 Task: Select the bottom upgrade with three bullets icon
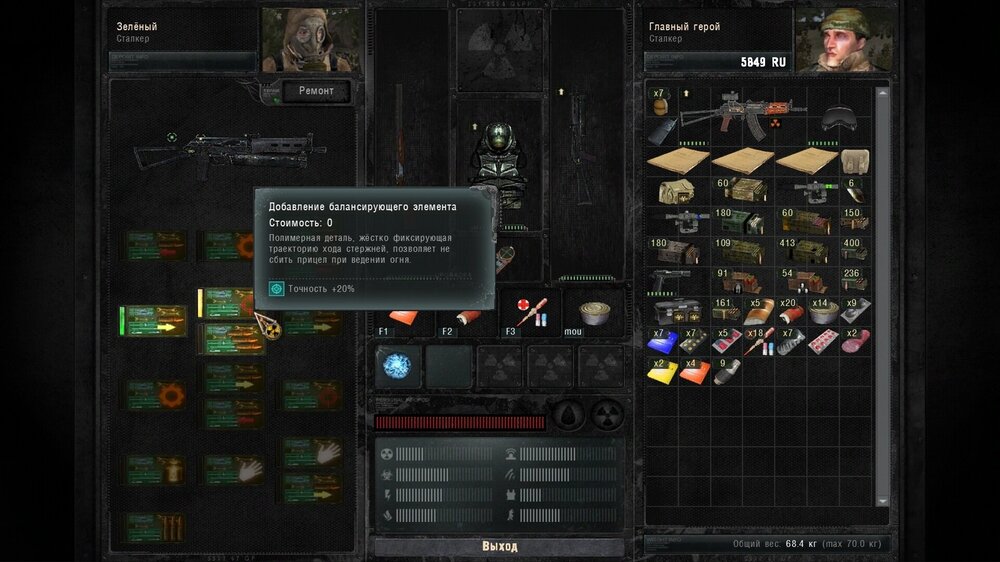pos(154,526)
